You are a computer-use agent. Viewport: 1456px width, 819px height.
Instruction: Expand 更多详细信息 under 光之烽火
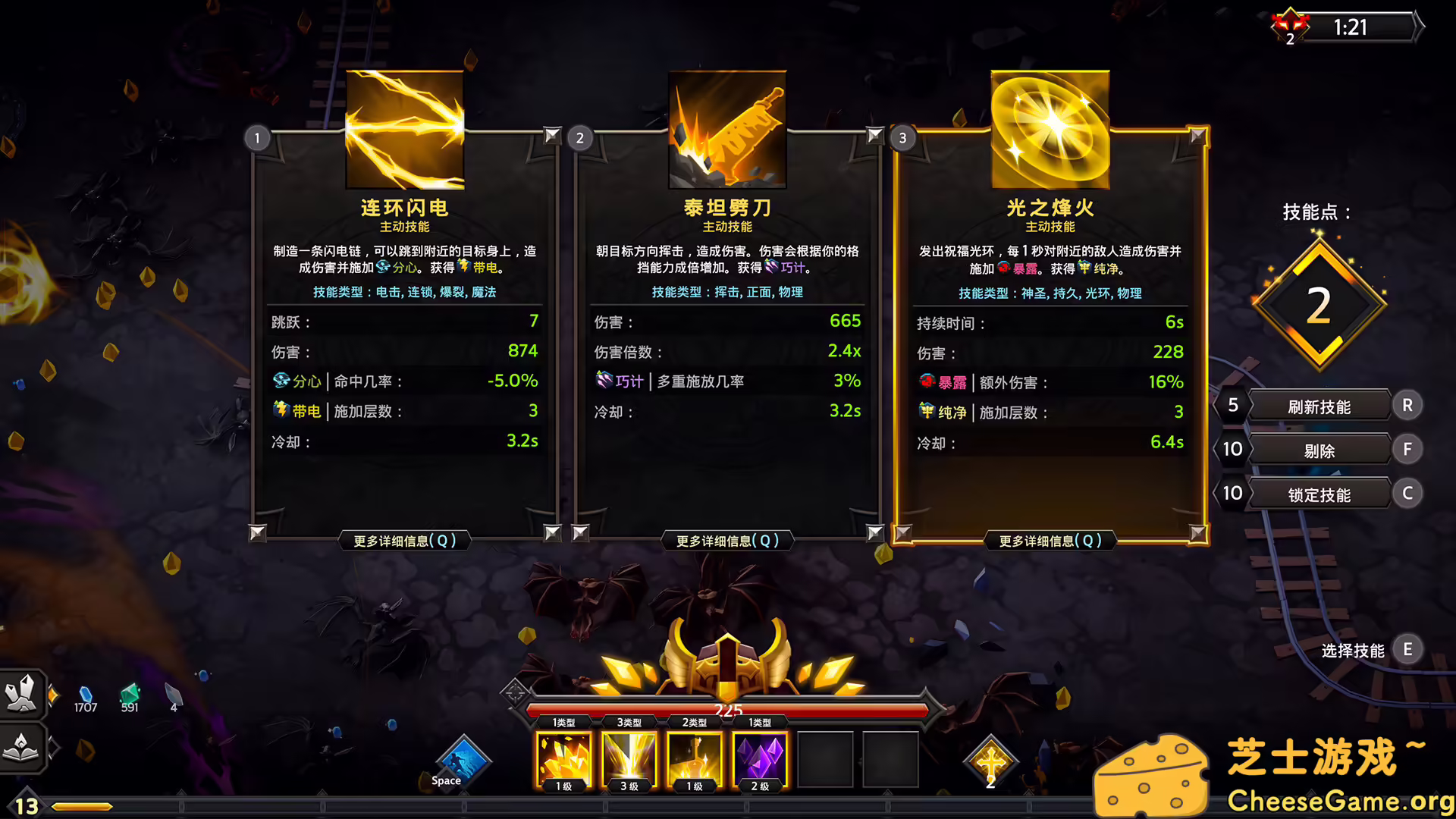coord(1050,541)
